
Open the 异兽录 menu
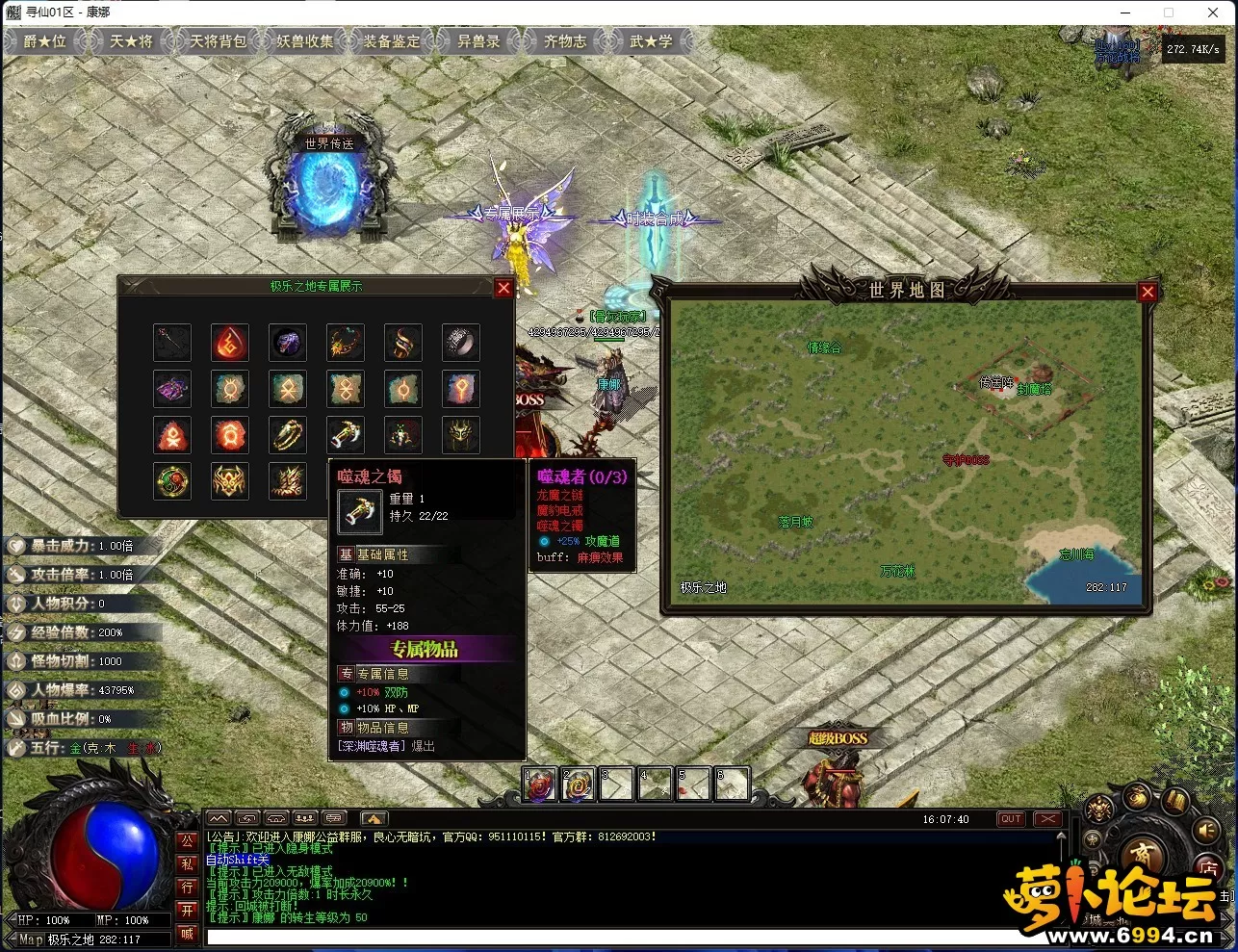(477, 41)
